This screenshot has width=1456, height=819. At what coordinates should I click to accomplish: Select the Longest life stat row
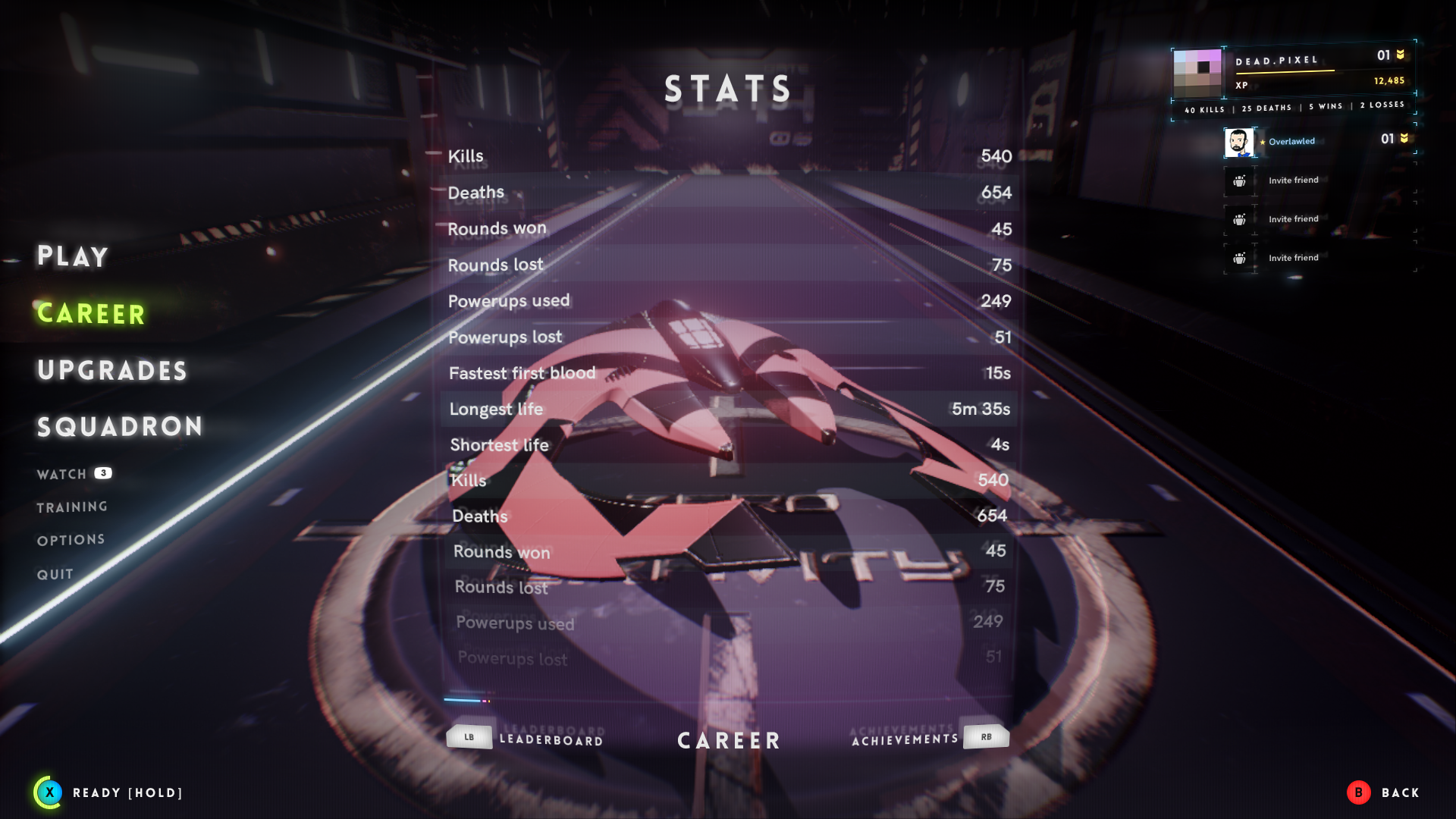coord(728,409)
